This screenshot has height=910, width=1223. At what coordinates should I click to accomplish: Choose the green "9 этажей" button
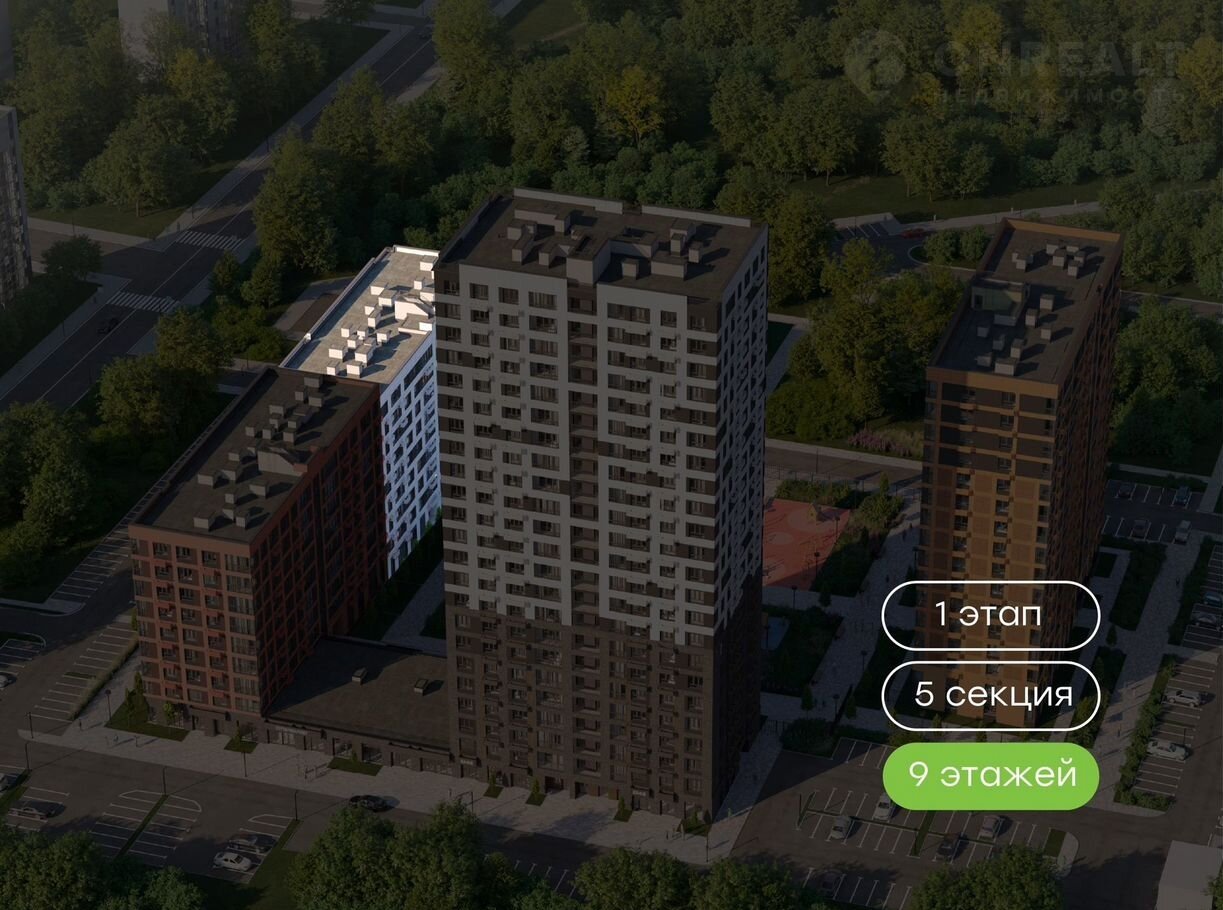click(990, 775)
